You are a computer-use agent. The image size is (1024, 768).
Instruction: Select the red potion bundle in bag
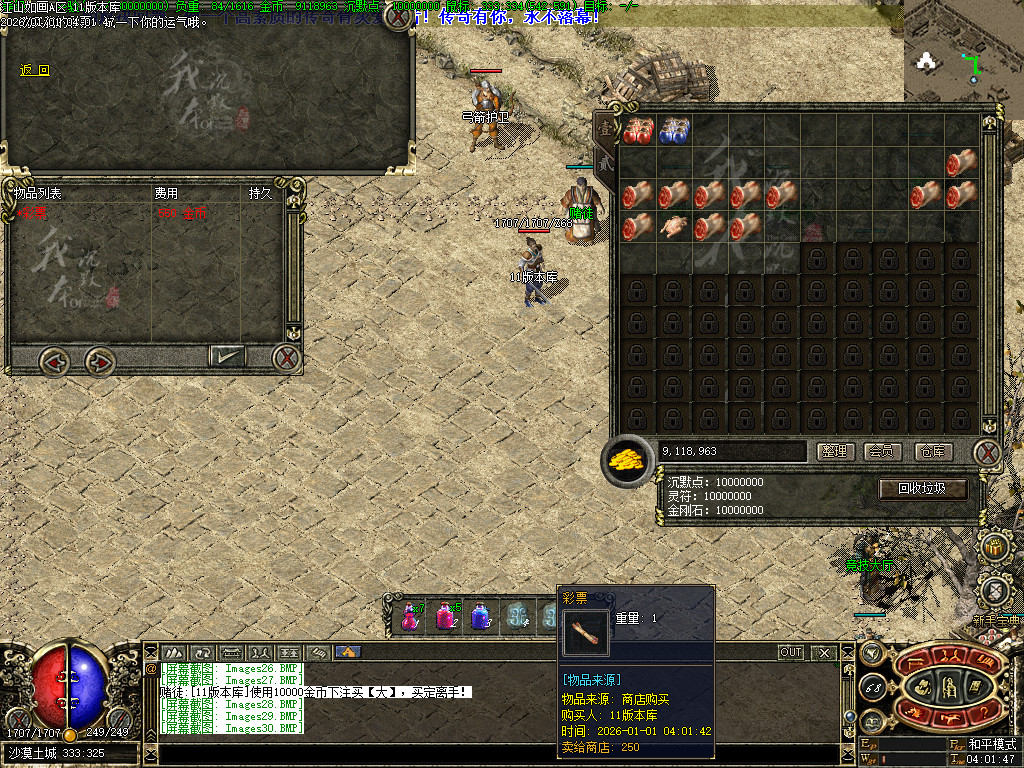(638, 130)
